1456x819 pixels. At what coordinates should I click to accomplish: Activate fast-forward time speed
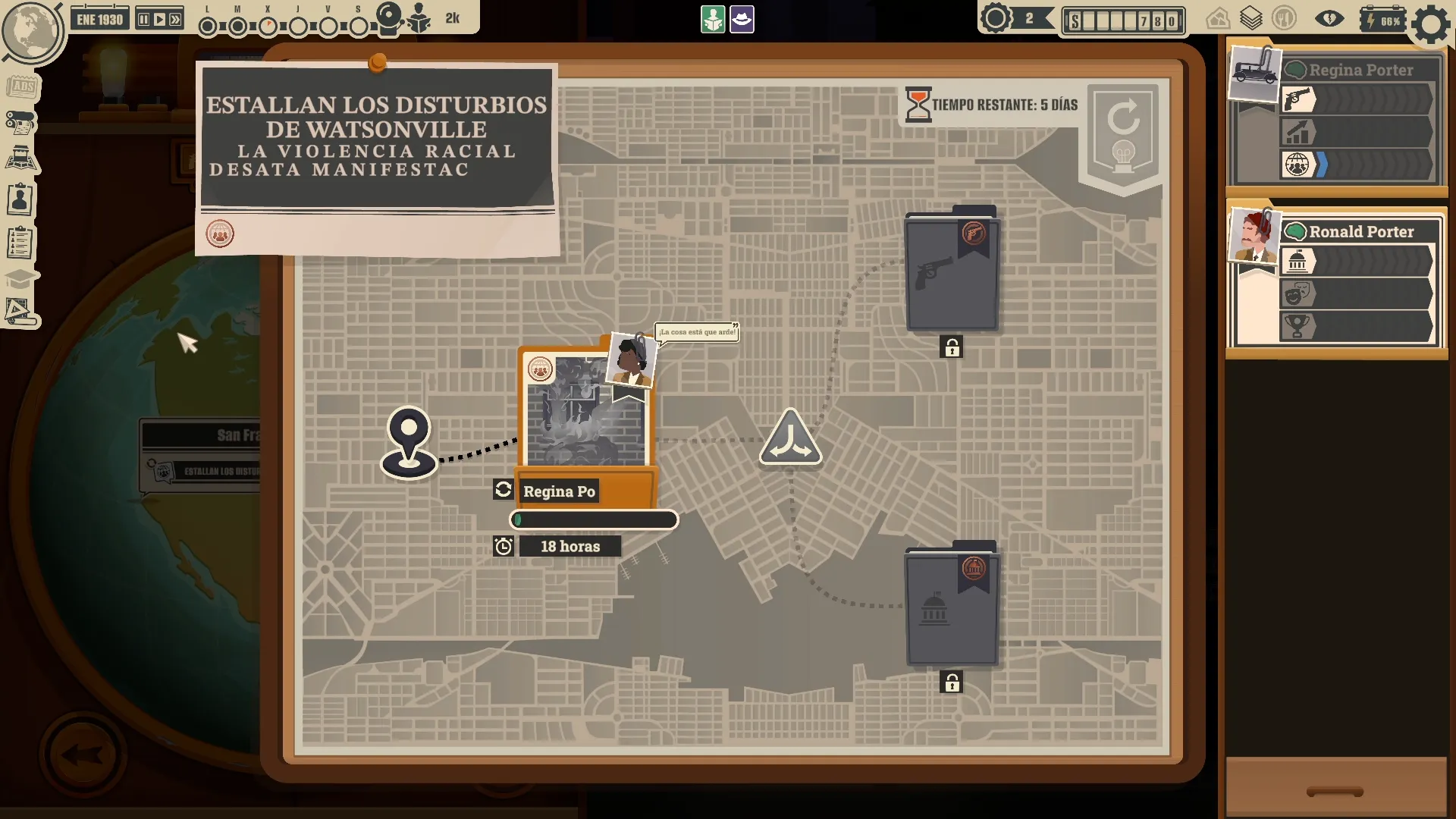[175, 20]
